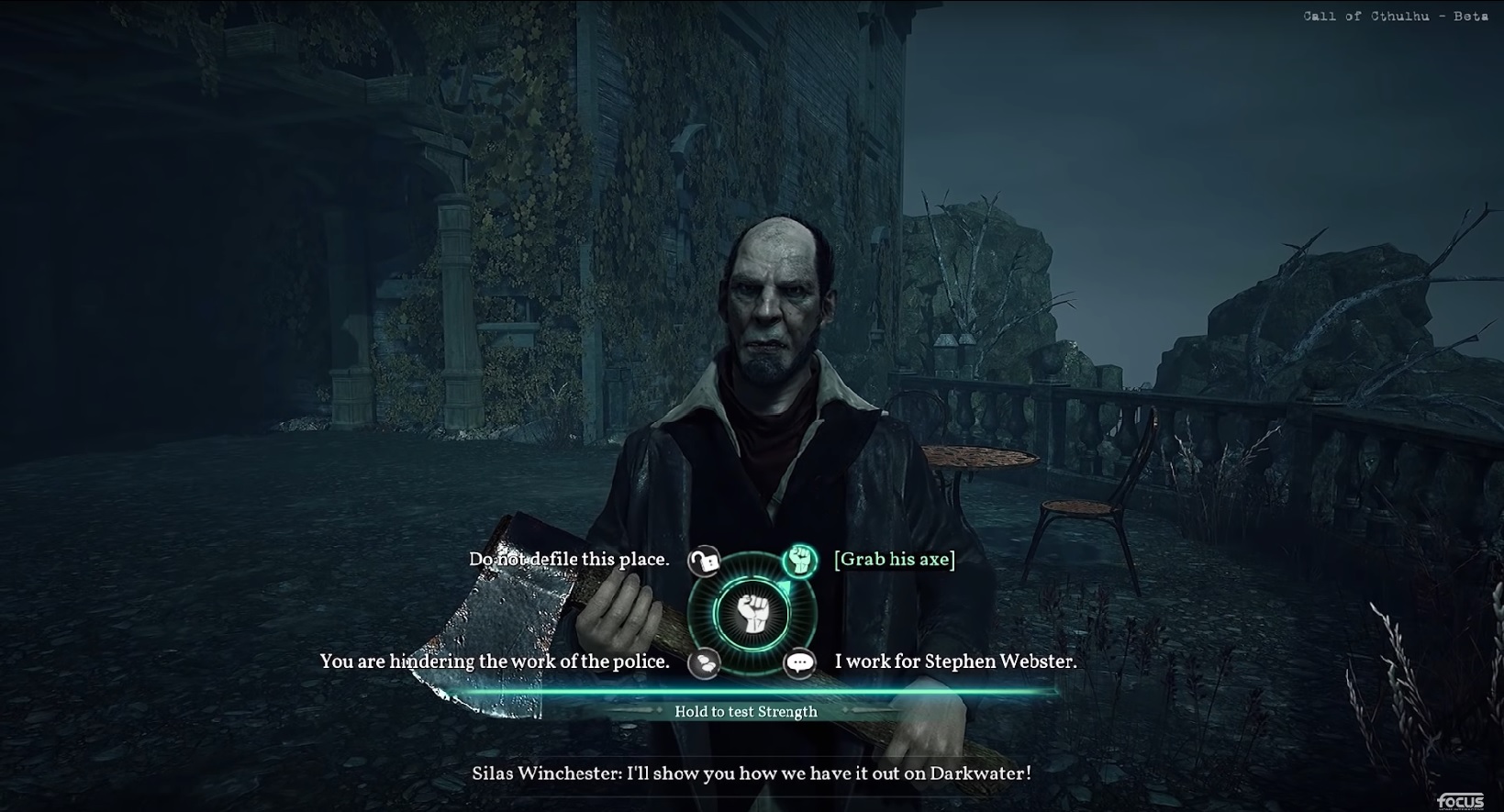Click the center fist of the dialogue wheel
This screenshot has width=1504, height=812.
[x=752, y=614]
